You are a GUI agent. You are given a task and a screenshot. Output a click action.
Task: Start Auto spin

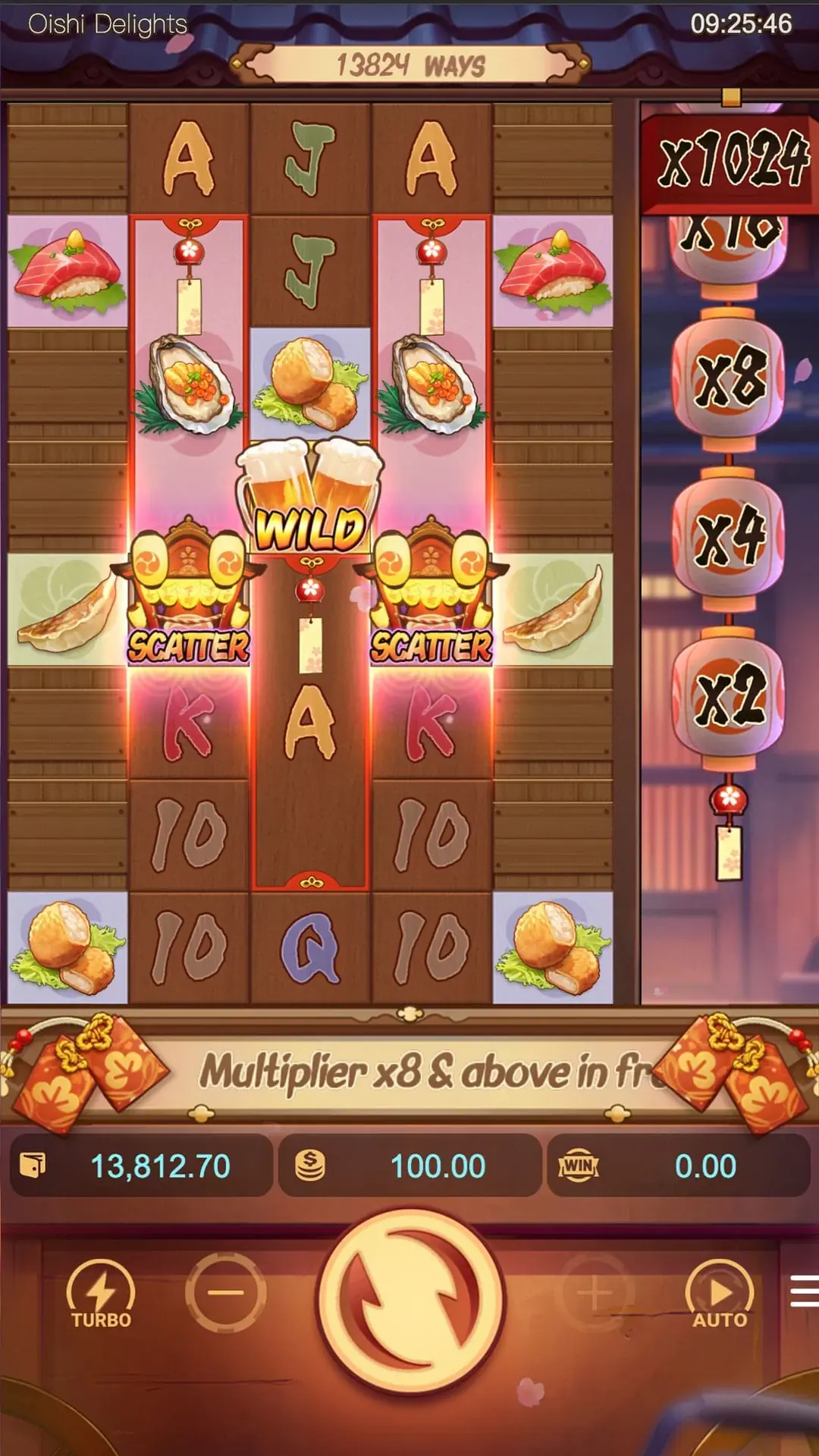coord(720,1294)
